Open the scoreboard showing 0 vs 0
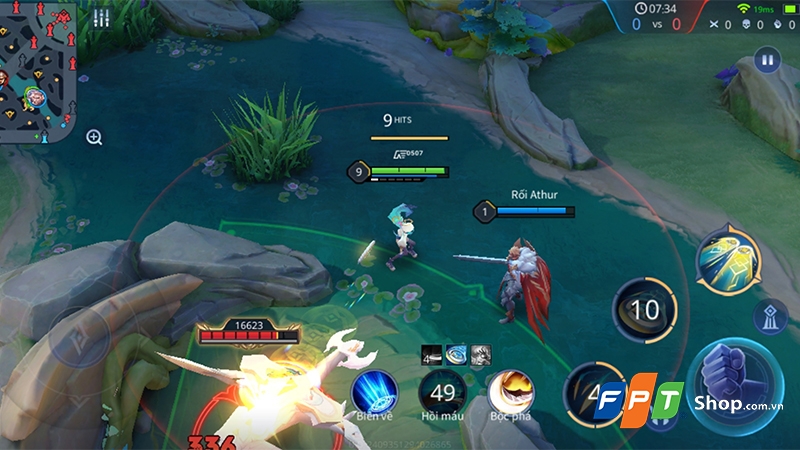Image resolution: width=800 pixels, height=450 pixels. 656,23
